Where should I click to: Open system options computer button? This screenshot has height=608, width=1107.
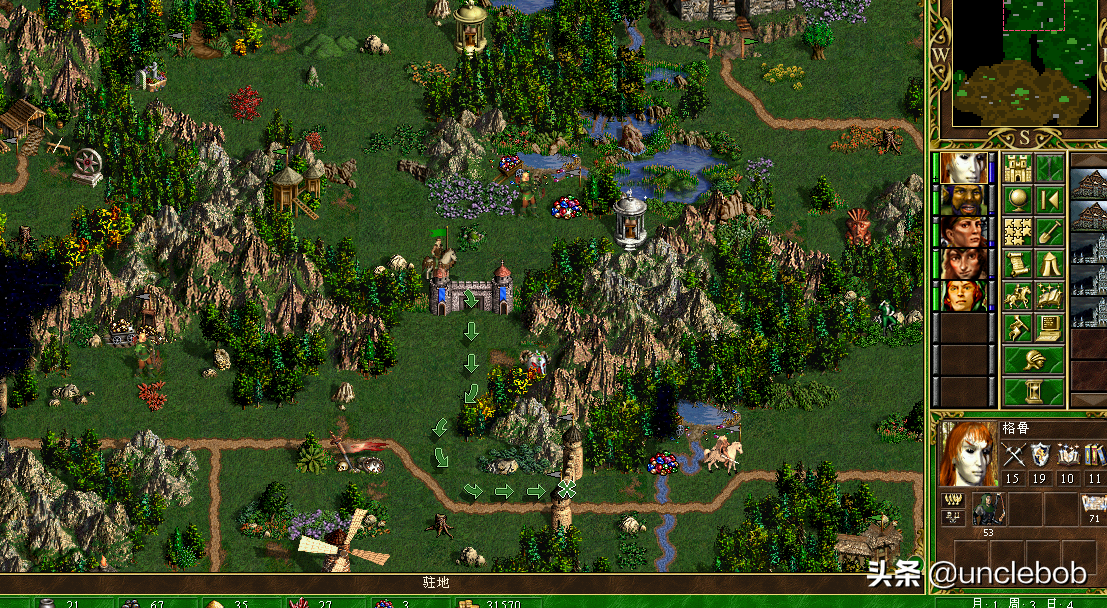click(x=1049, y=327)
